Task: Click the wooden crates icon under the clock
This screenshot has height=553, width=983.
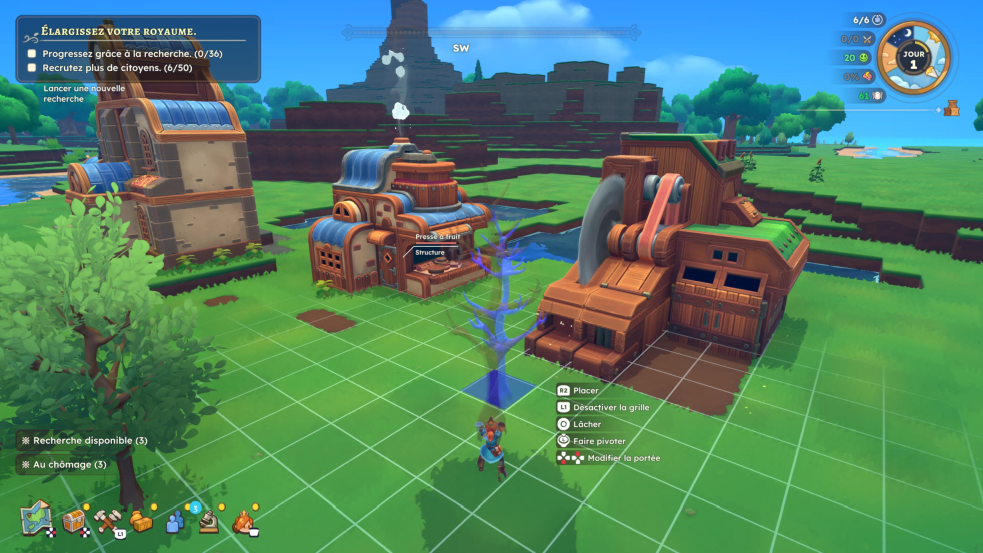Action: click(951, 108)
